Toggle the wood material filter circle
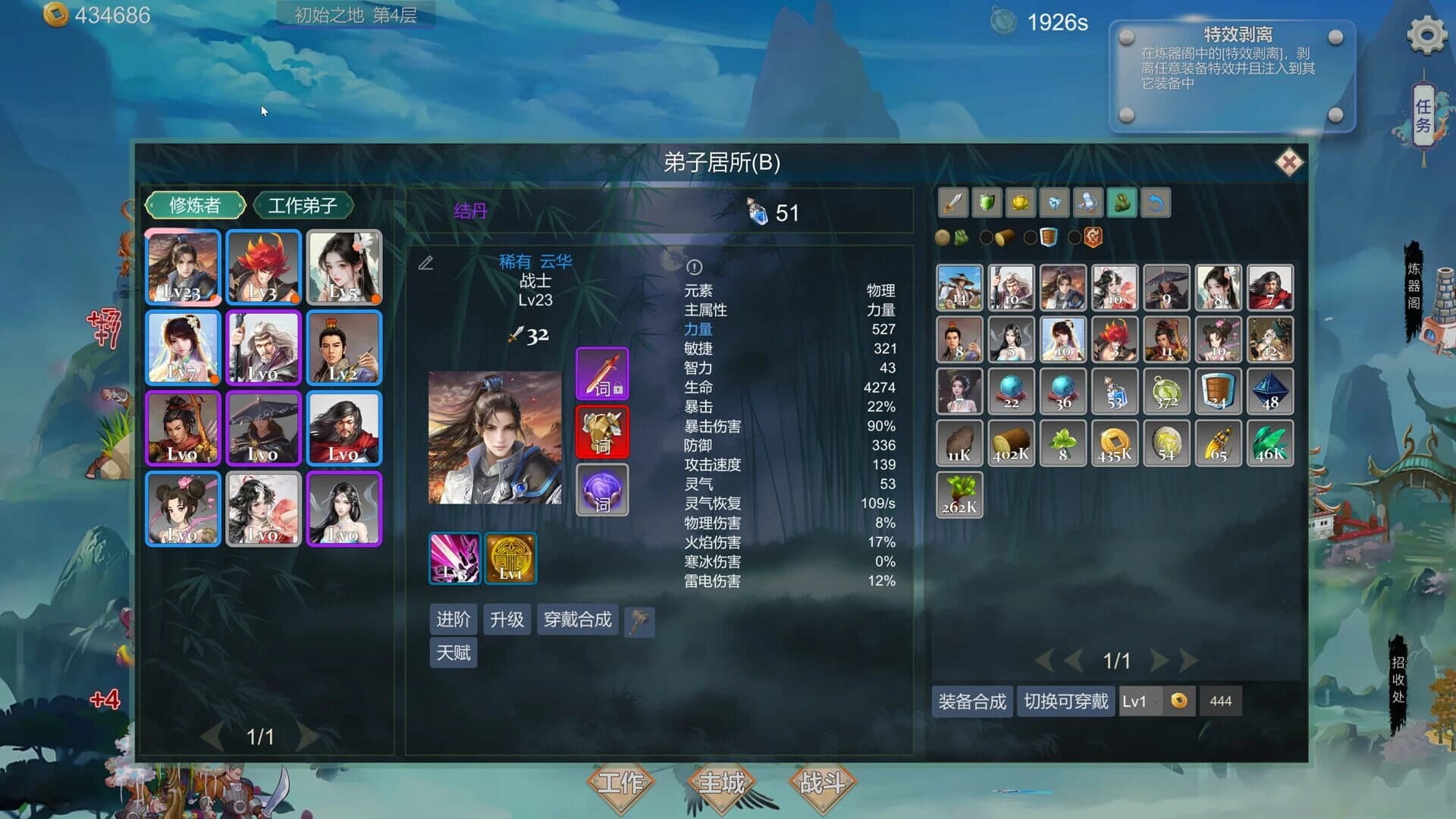This screenshot has width=1456, height=819. 984,237
